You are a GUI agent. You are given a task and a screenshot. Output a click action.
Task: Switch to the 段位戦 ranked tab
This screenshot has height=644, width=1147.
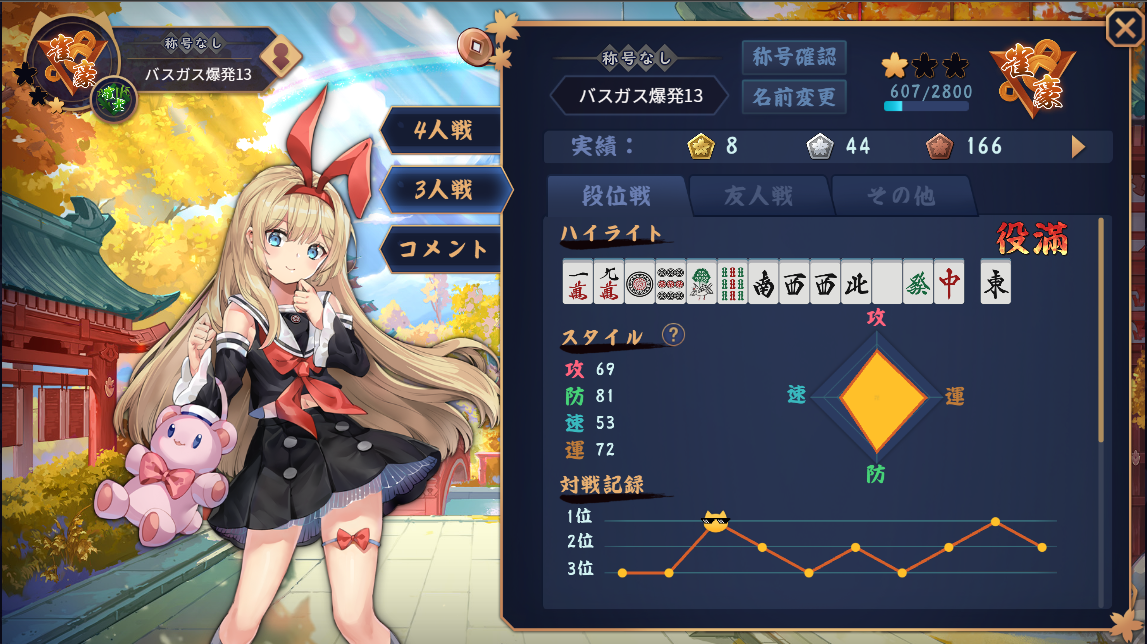(617, 196)
